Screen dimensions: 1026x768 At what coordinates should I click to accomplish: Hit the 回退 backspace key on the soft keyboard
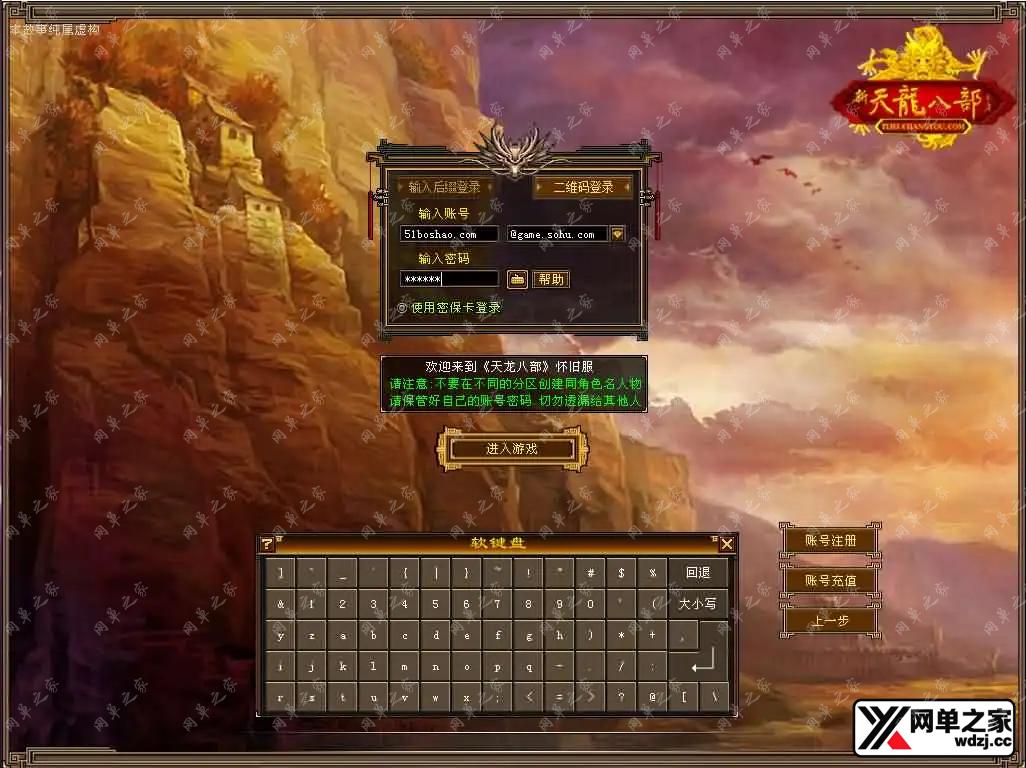coord(698,573)
